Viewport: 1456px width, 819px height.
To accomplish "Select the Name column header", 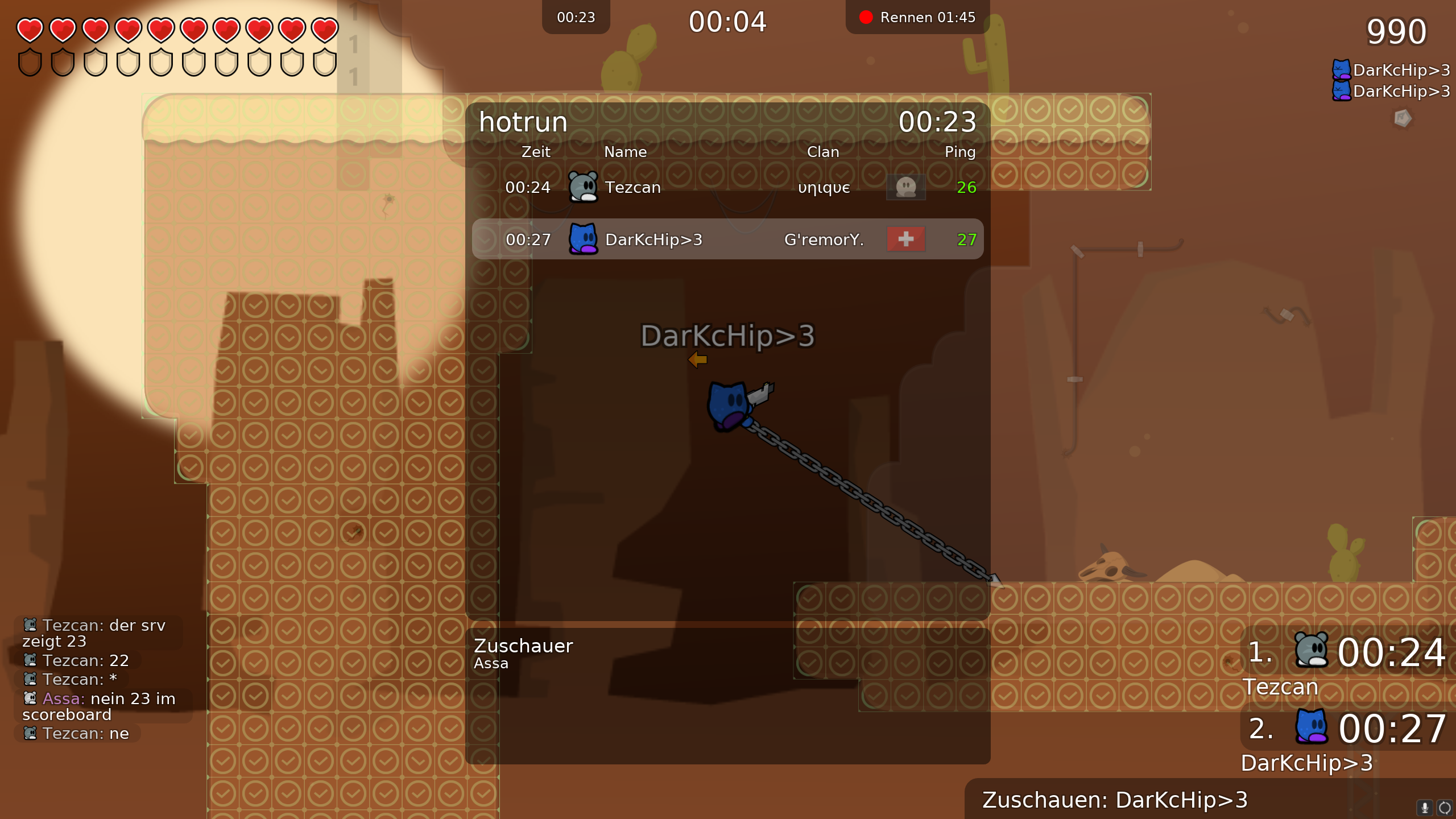I will pyautogui.click(x=625, y=152).
